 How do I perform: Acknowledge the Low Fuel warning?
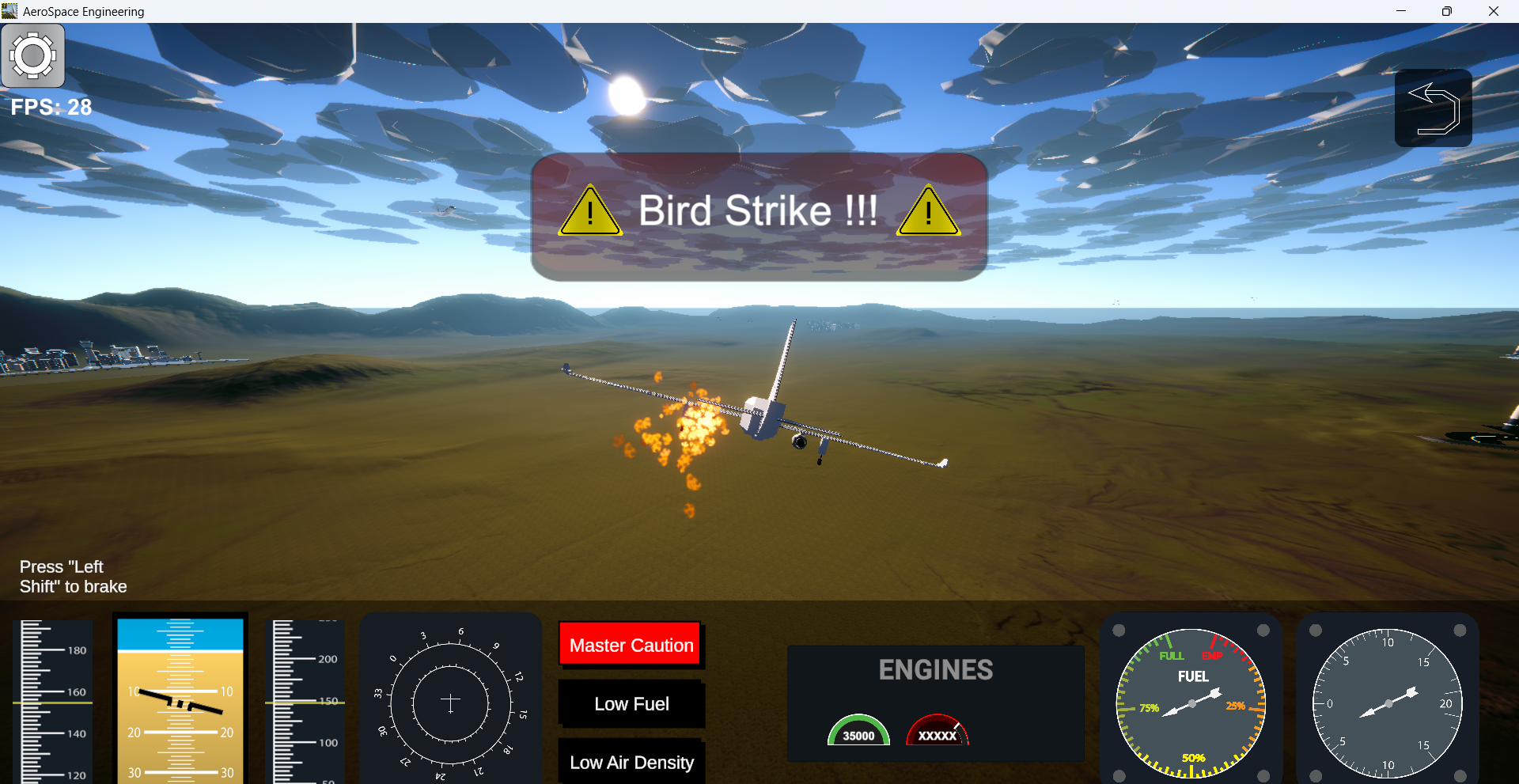pyautogui.click(x=631, y=703)
